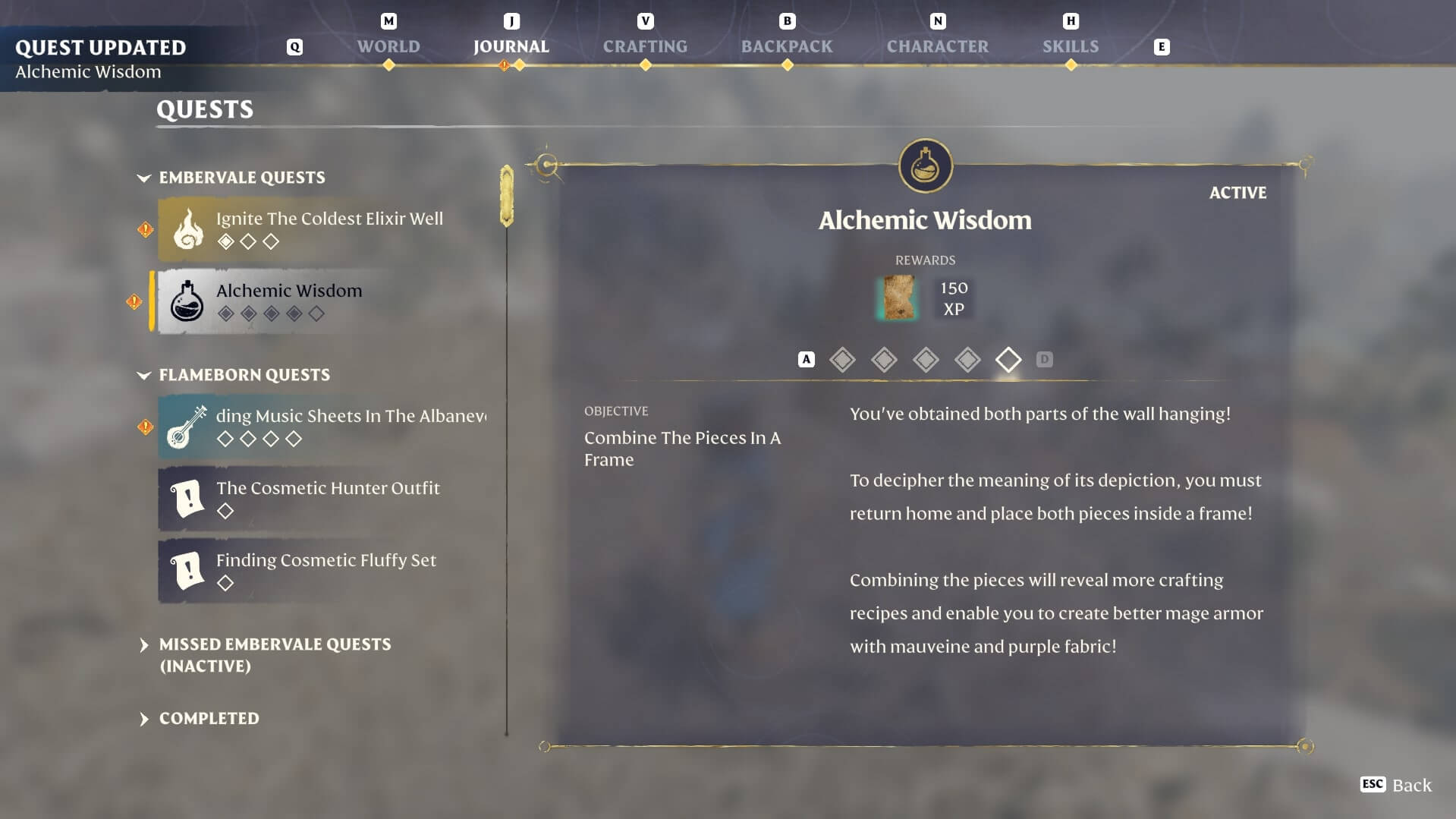This screenshot has width=1456, height=819.
Task: Click the Back button
Action: point(1396,785)
